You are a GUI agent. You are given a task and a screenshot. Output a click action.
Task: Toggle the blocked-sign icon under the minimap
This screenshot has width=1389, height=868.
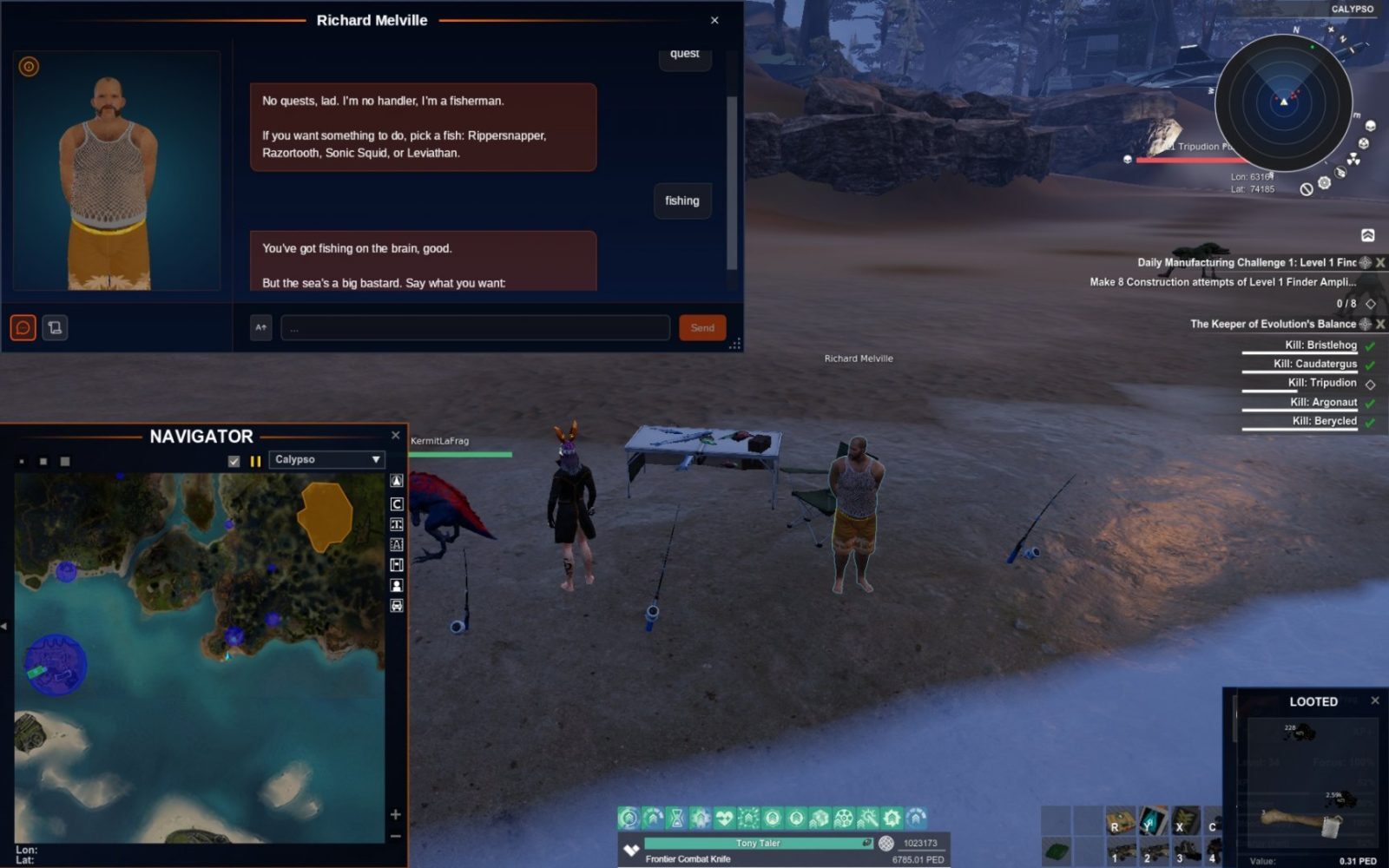tap(1306, 189)
